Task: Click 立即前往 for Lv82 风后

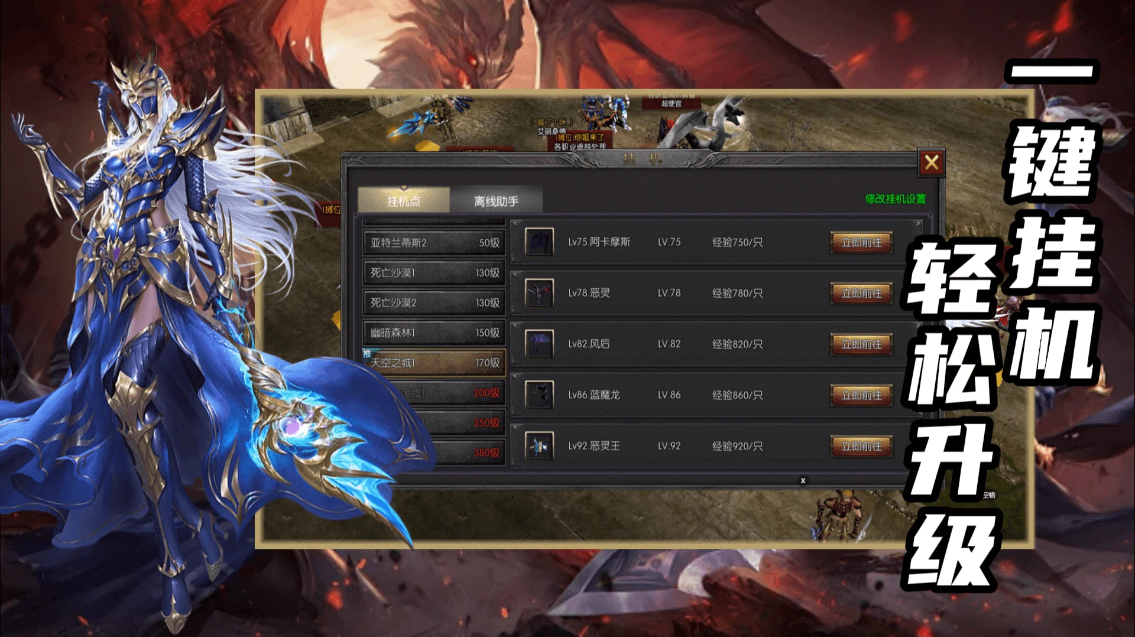Action: tap(861, 344)
